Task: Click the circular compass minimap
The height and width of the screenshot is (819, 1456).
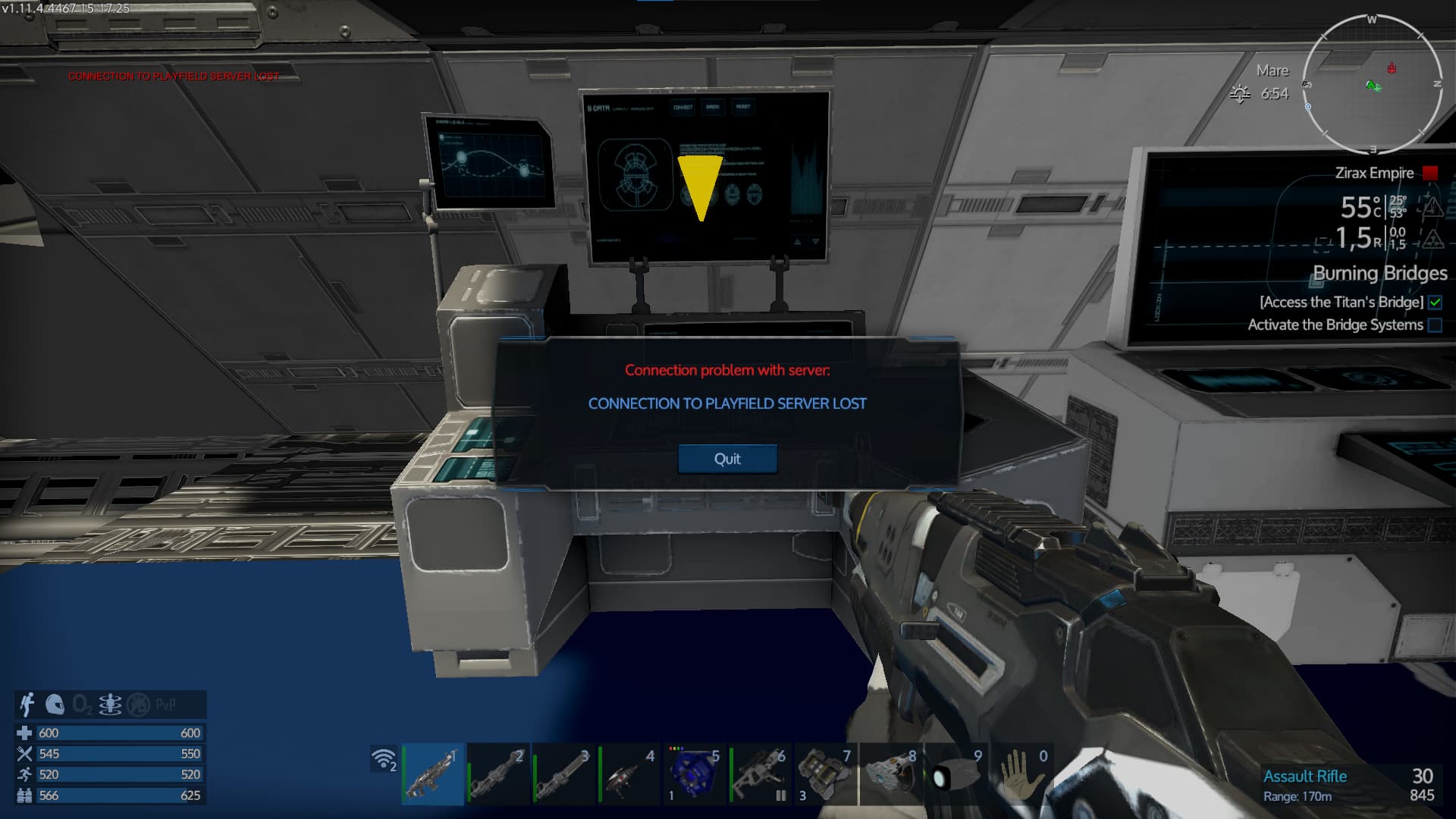Action: point(1372,83)
